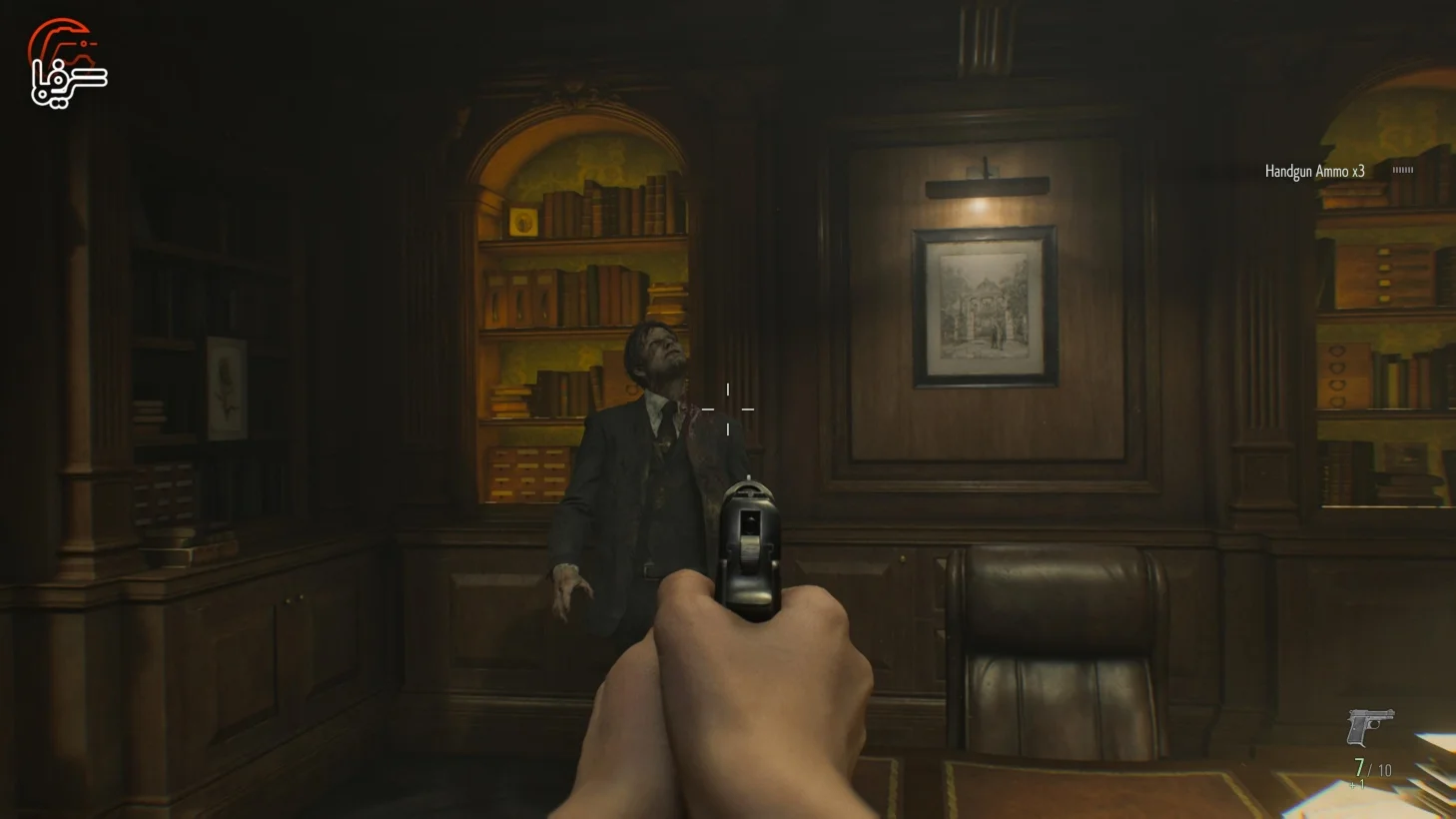Click the green ammo count number 7
This screenshot has width=1456, height=819.
pos(1359,768)
